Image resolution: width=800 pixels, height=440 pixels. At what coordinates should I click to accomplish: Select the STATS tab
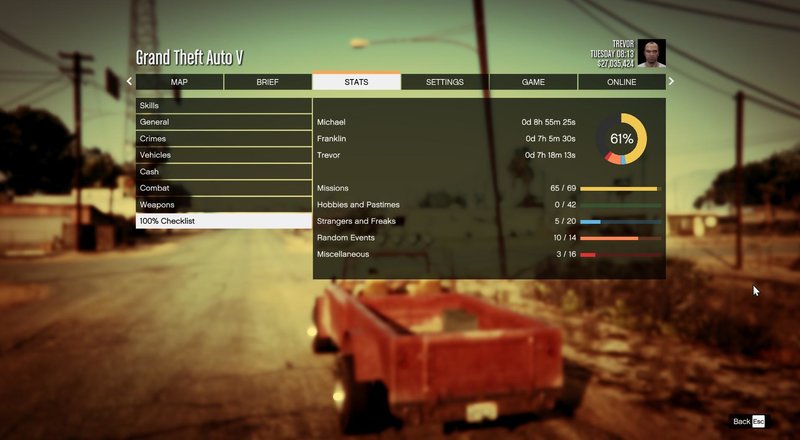click(x=356, y=82)
